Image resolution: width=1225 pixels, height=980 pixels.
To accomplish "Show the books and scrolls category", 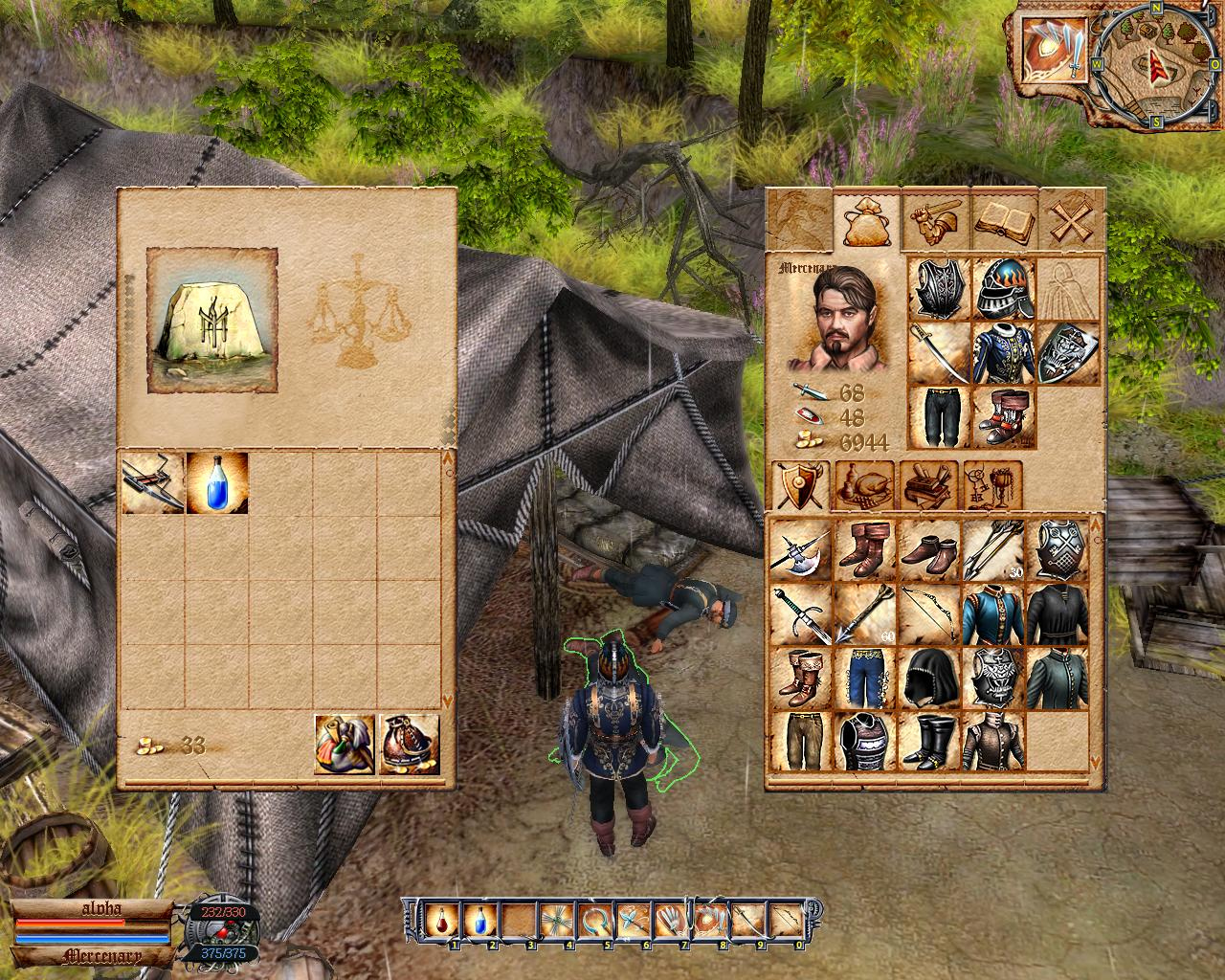I will (928, 486).
